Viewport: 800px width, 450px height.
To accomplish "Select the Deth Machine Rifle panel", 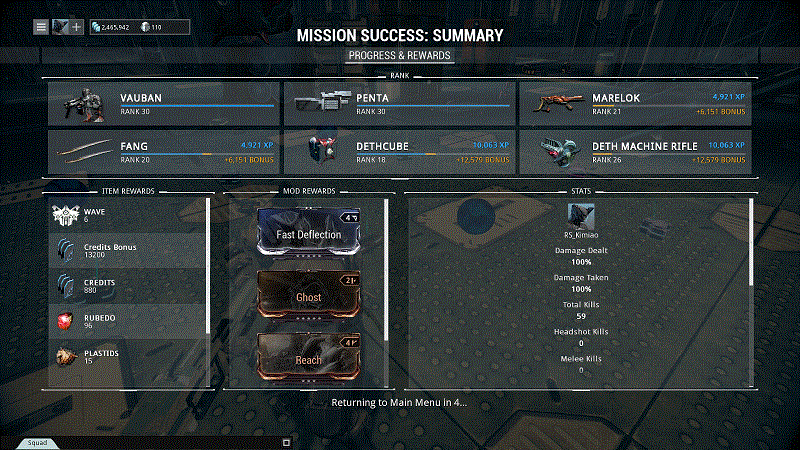I will (634, 151).
